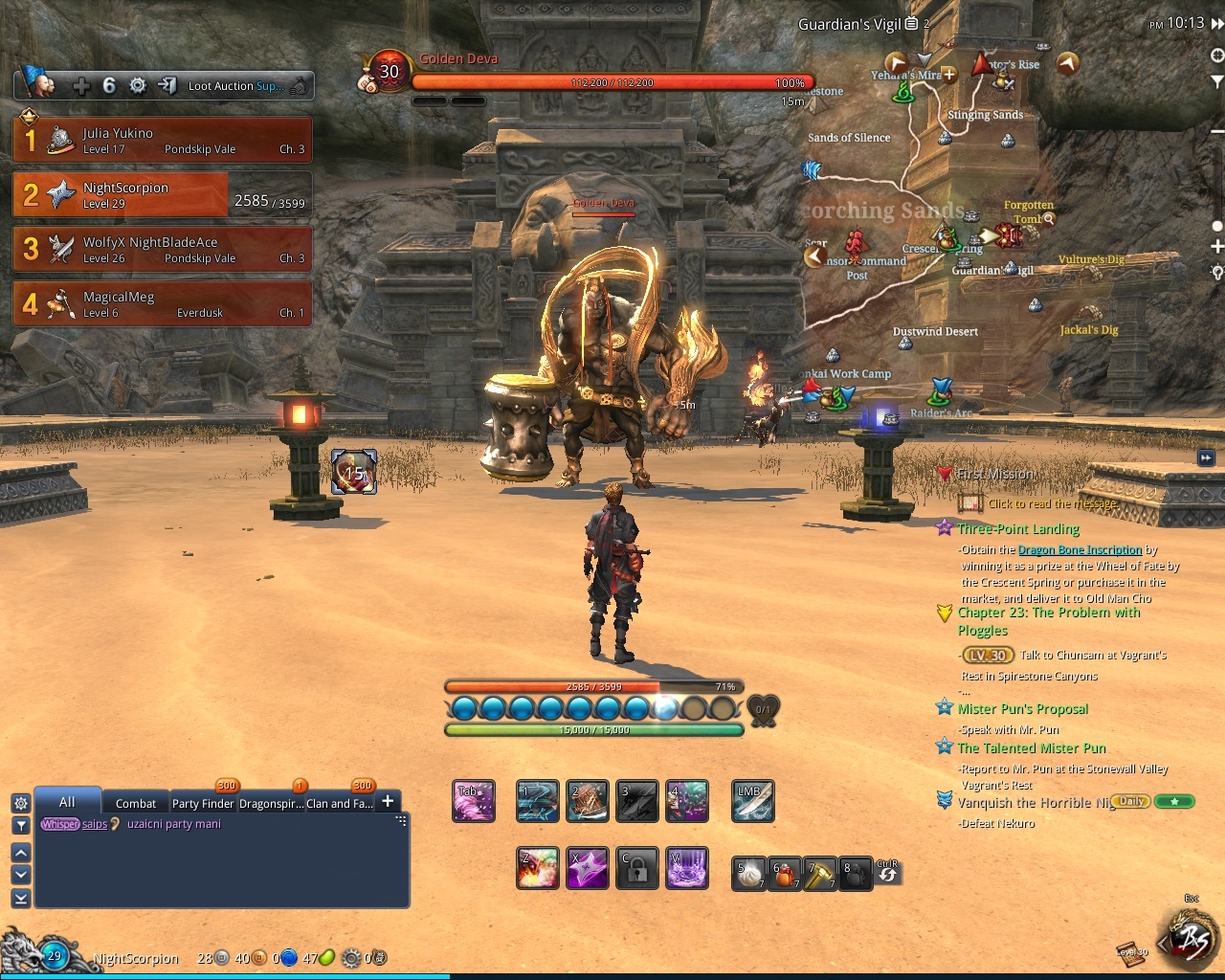Click the leave party arrow icon
The height and width of the screenshot is (980, 1225).
(167, 86)
